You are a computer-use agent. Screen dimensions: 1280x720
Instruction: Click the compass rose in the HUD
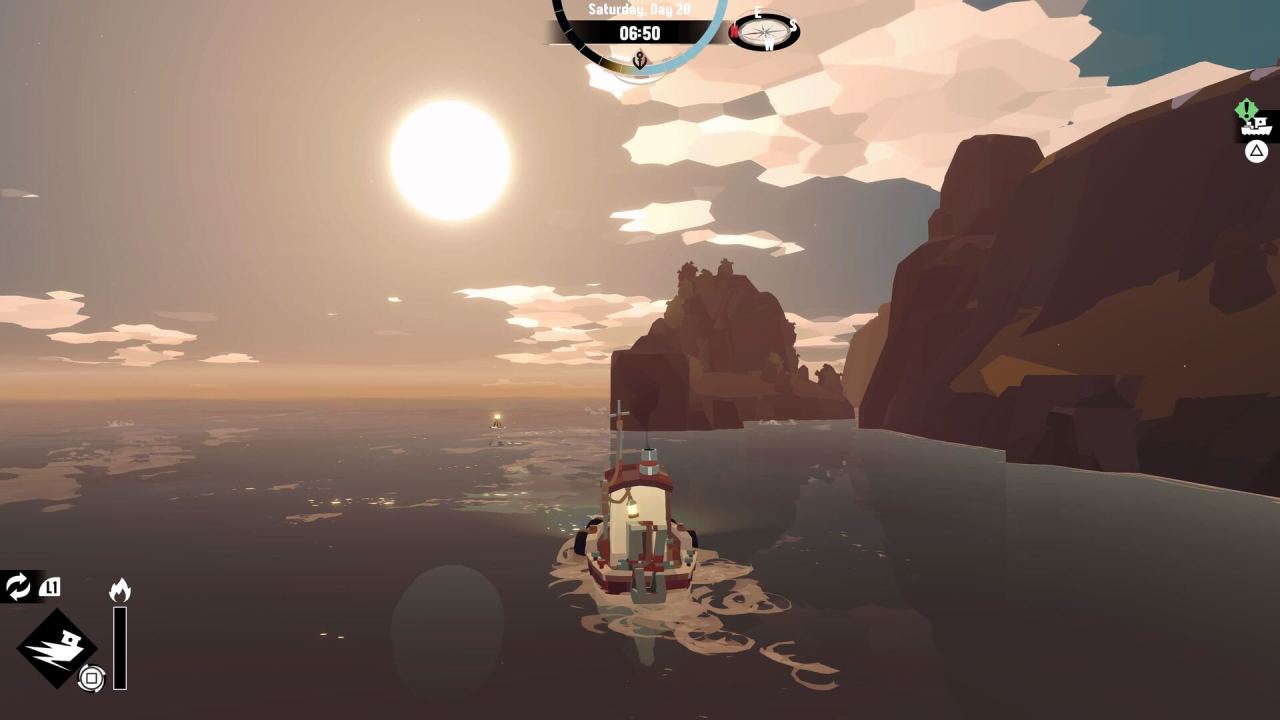pos(765,31)
